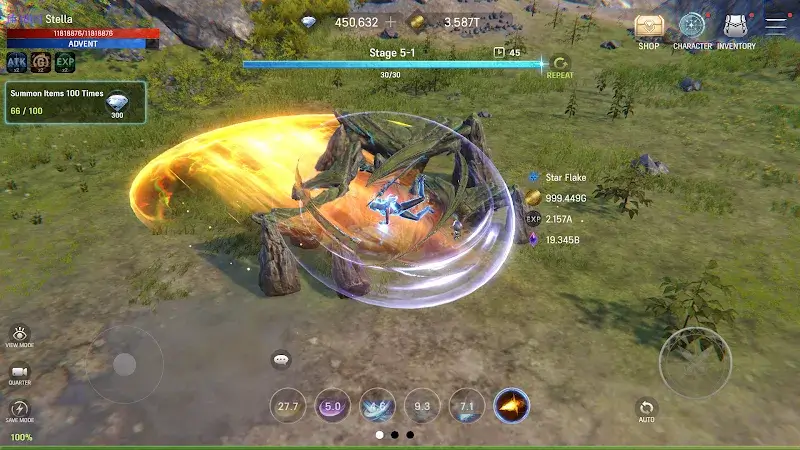Use the purple skill with 5.0 cooldown
This screenshot has height=450, width=800.
[x=332, y=406]
